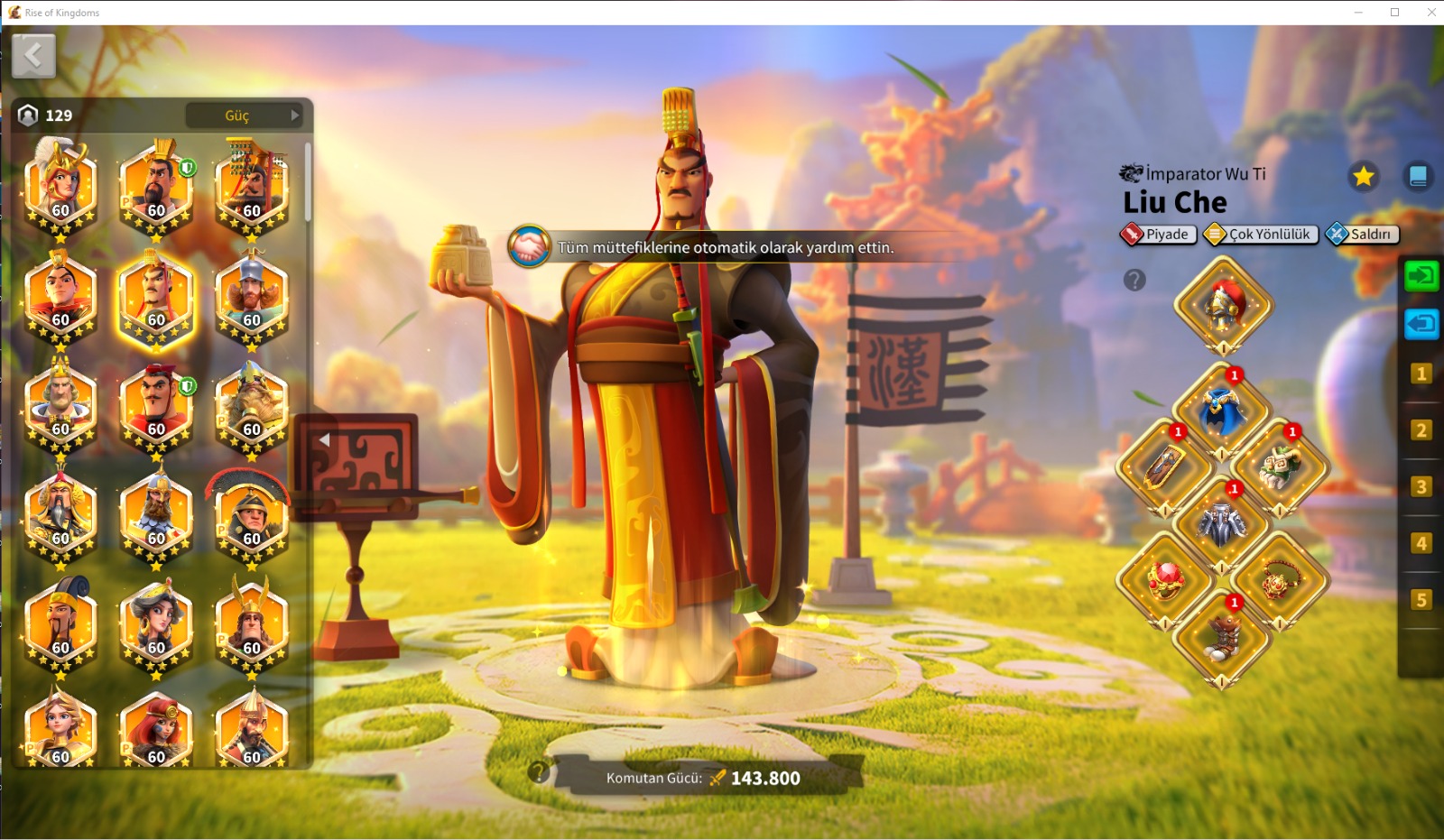Select the red-plumed helmet equipment slot
The width and height of the screenshot is (1444, 840).
click(1223, 305)
